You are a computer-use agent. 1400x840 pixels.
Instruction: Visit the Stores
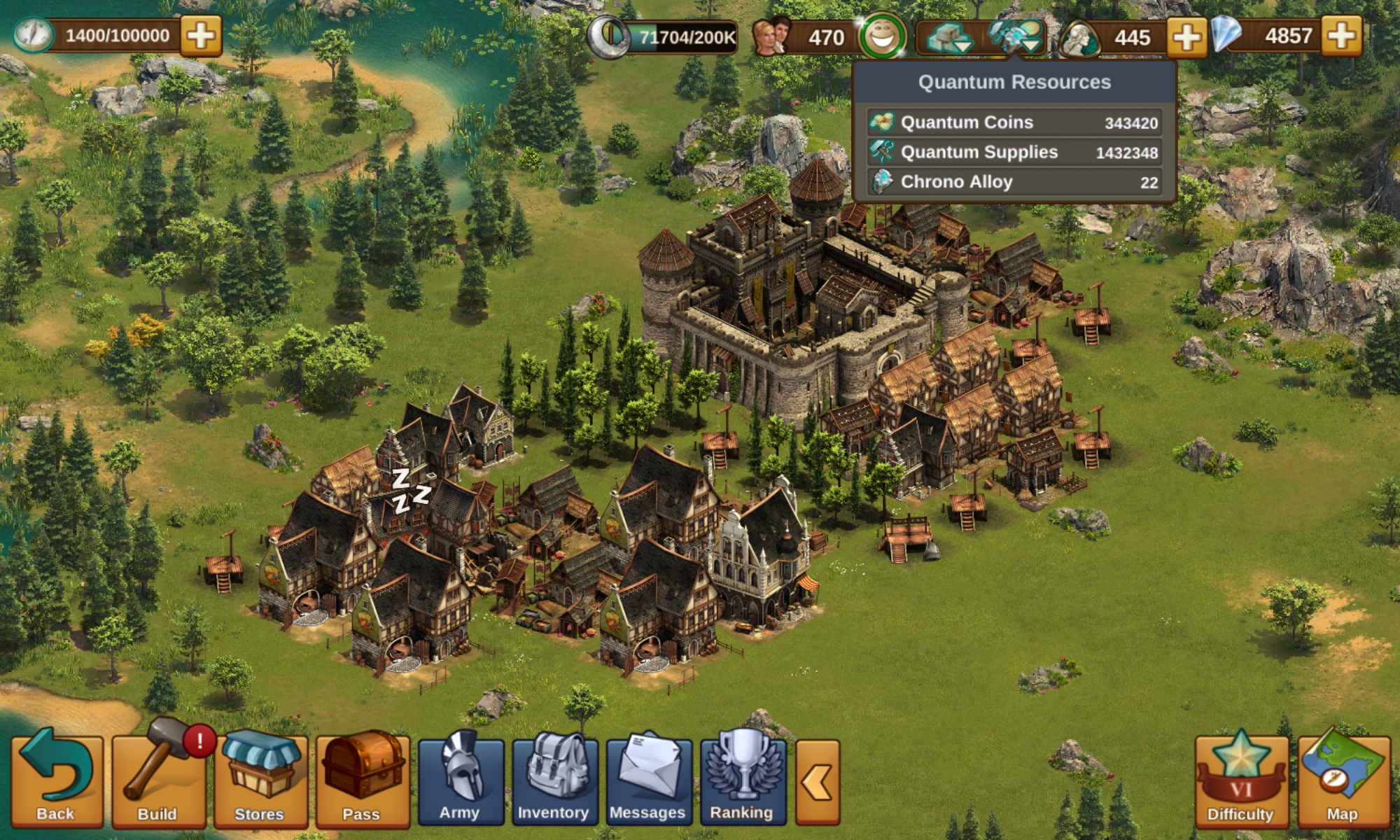pos(260,780)
